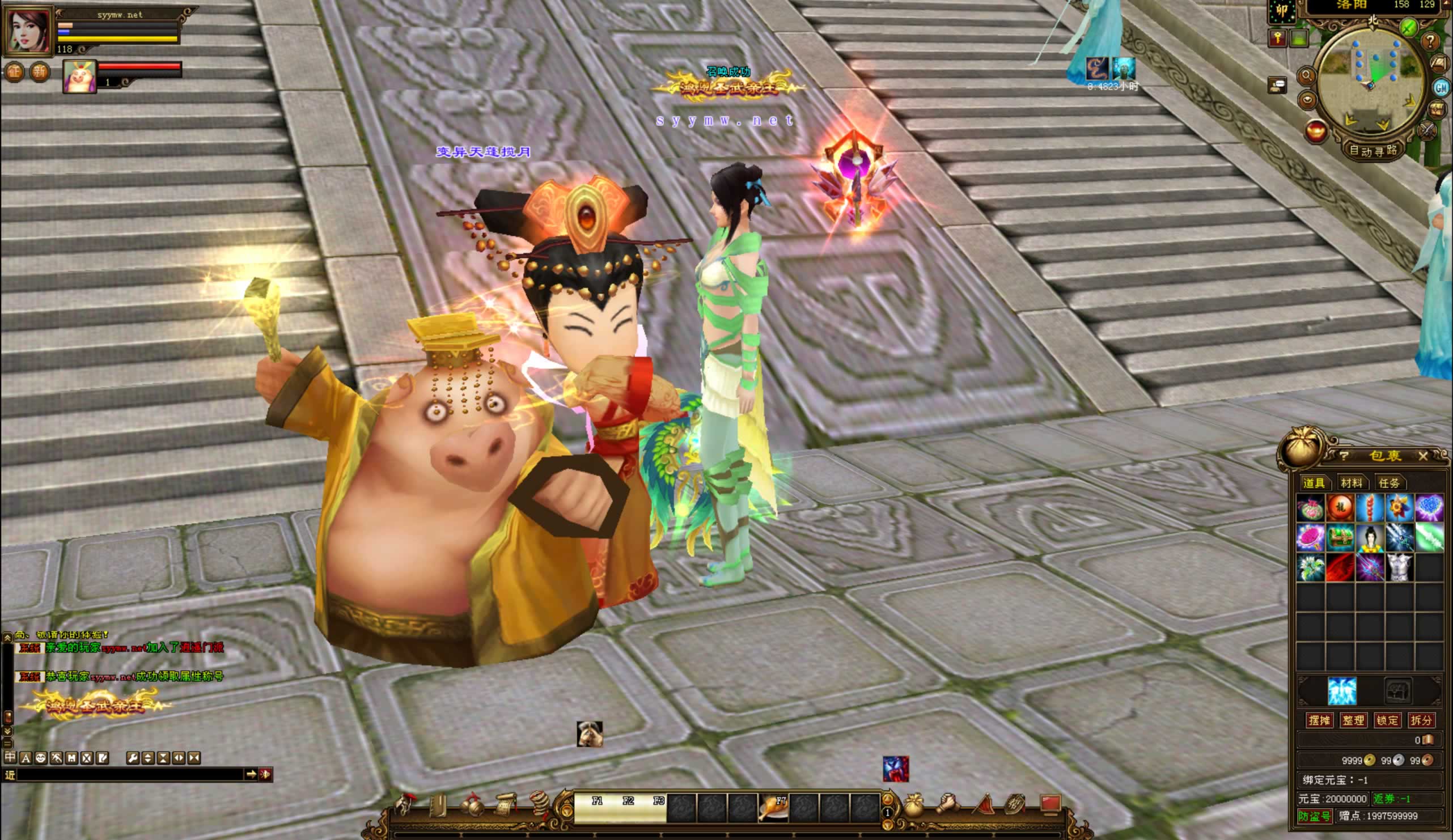This screenshot has height=840, width=1453.
Task: Click the 摆摊 stall button
Action: pyautogui.click(x=1319, y=720)
